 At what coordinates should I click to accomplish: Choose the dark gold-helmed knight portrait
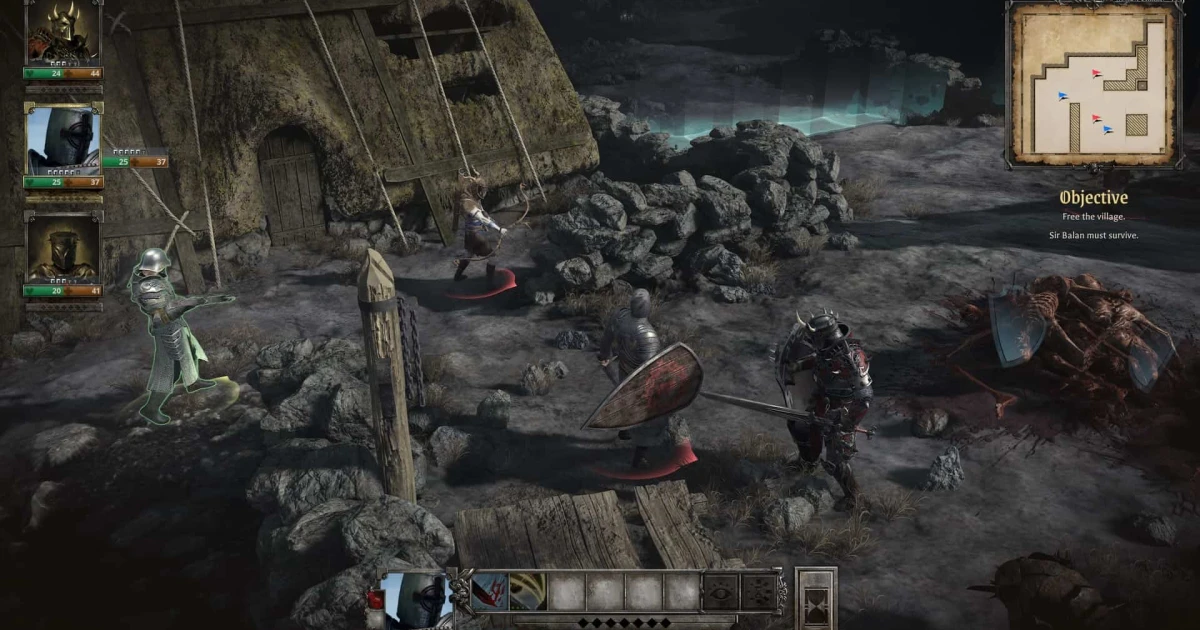[x=62, y=249]
